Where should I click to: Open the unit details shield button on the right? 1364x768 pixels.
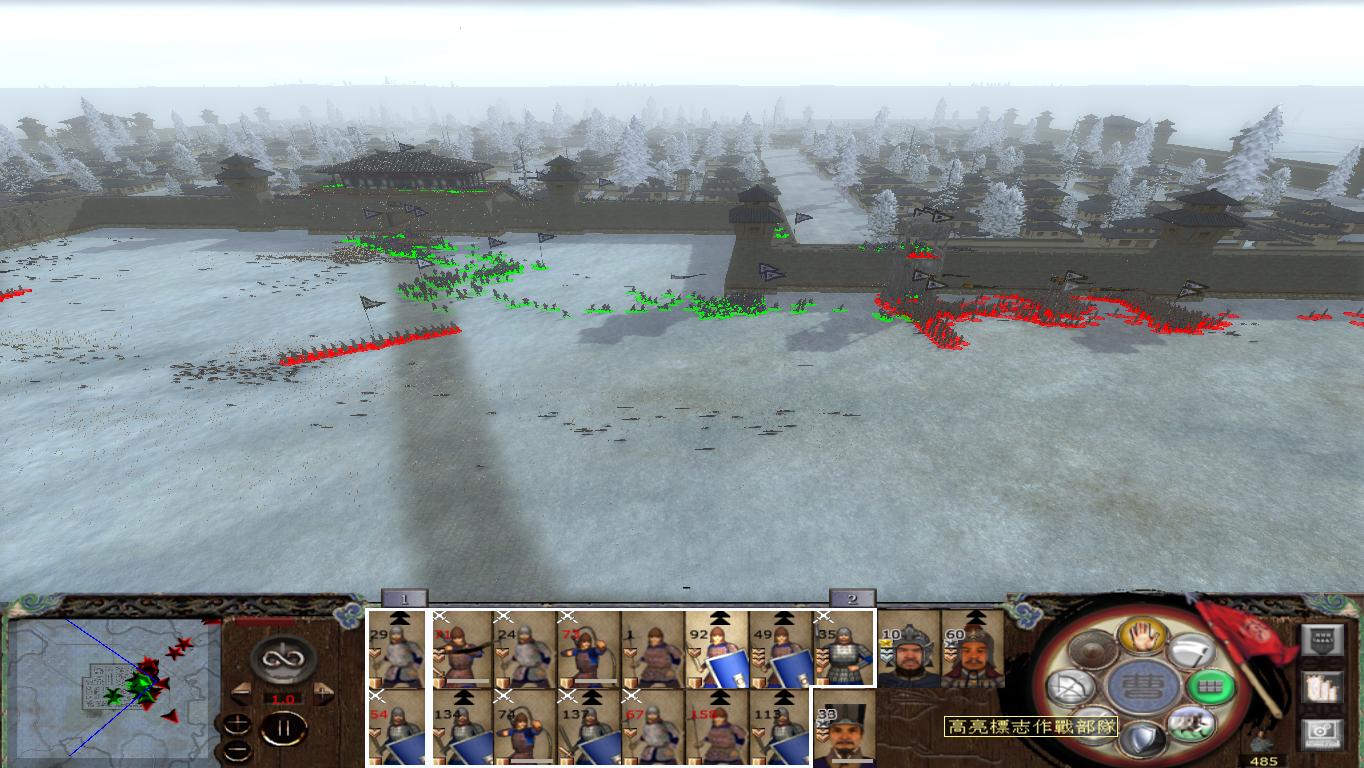click(1322, 639)
